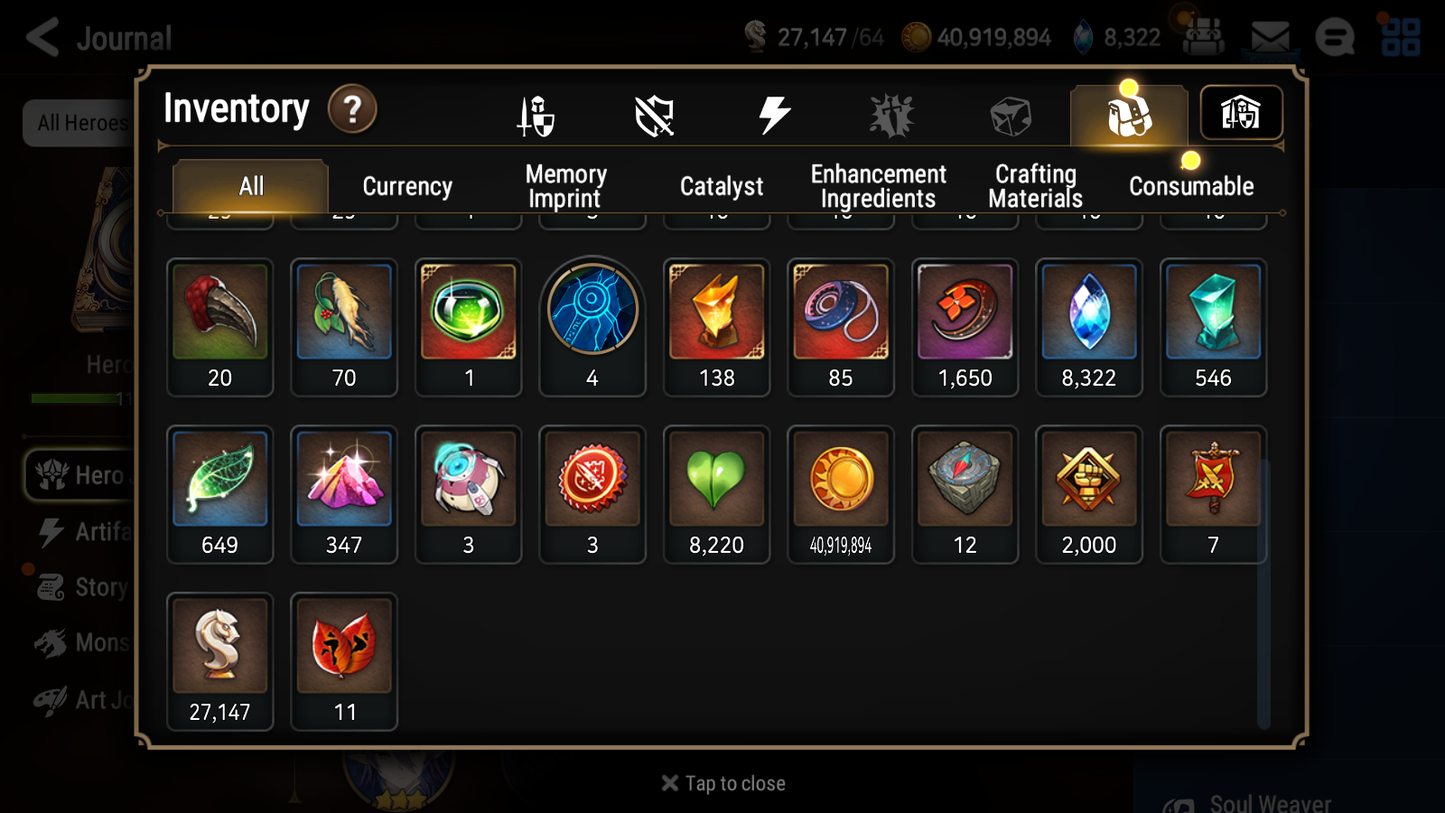This screenshot has width=1445, height=813.
Task: Tap to close the inventory
Action: pos(722,783)
